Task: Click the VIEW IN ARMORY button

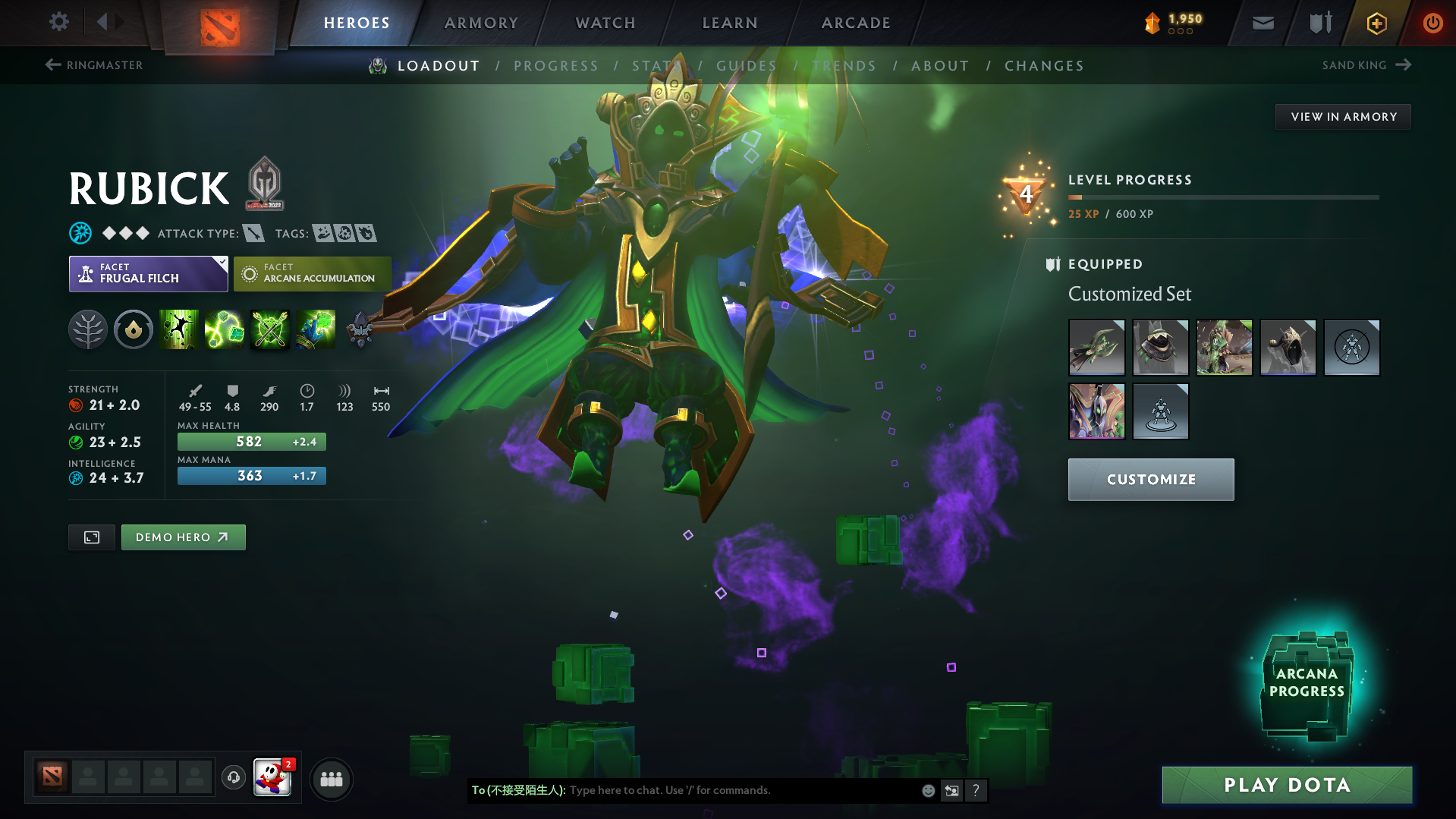Action: click(1343, 116)
